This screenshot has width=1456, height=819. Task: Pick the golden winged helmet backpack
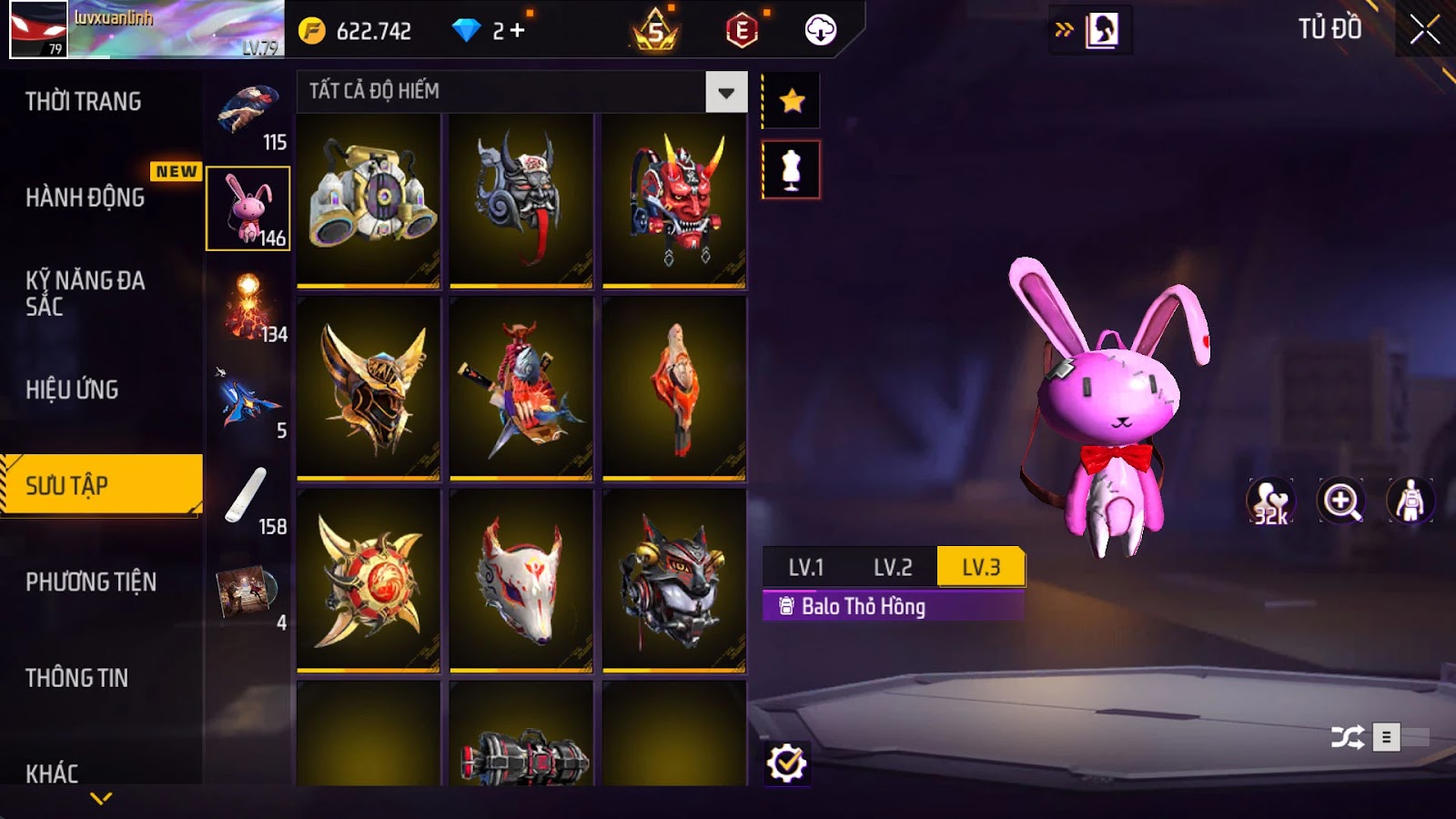[369, 389]
